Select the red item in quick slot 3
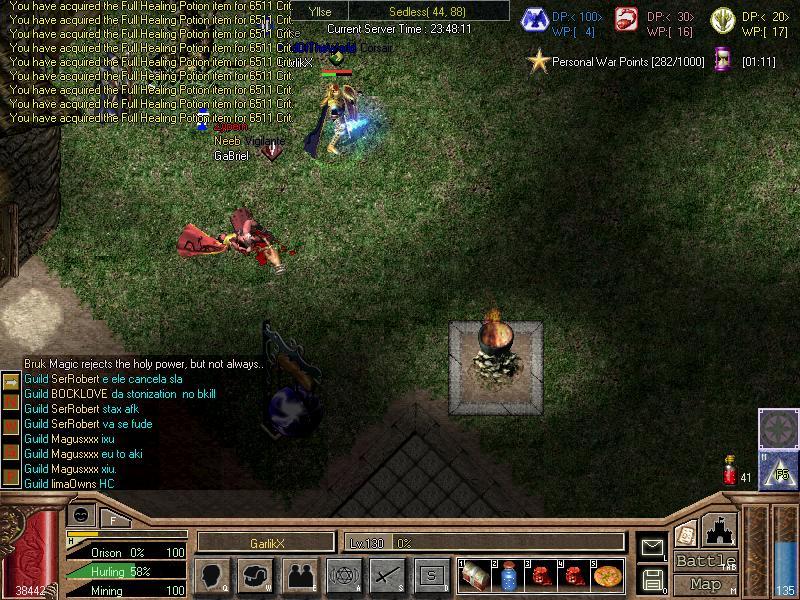This screenshot has height=600, width=800. click(x=541, y=576)
